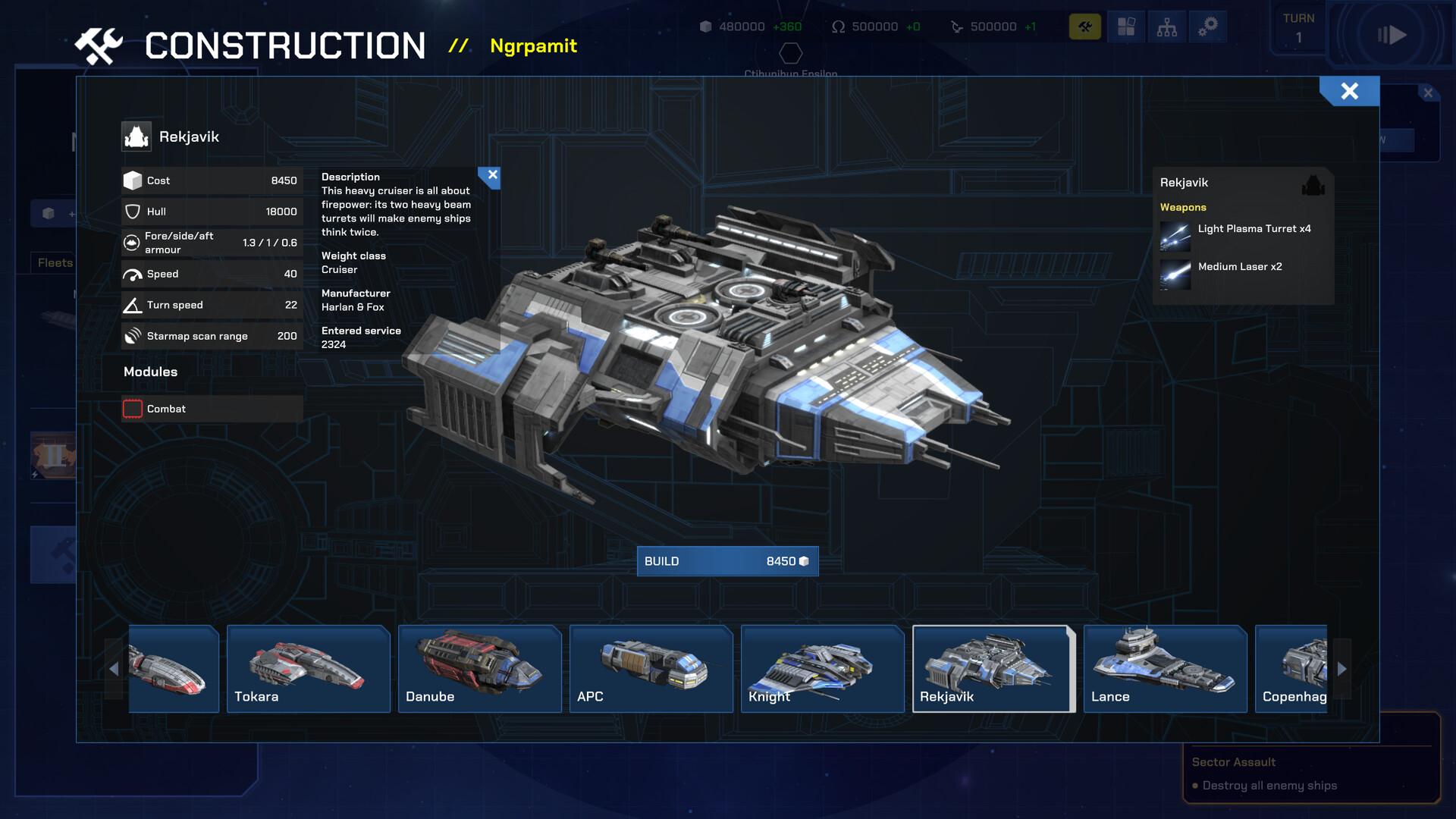Viewport: 1456px width, 819px height.
Task: Click the left arrow to scroll ship list
Action: click(x=115, y=669)
